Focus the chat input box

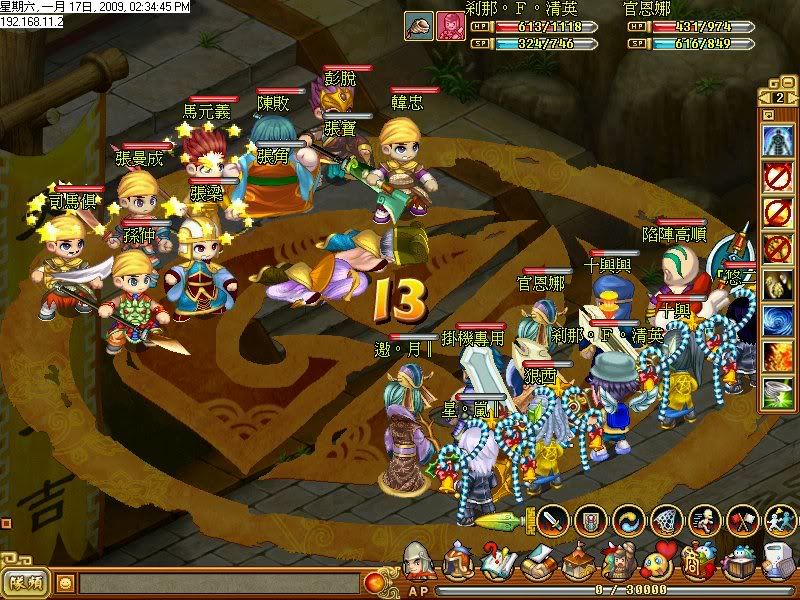click(218, 582)
